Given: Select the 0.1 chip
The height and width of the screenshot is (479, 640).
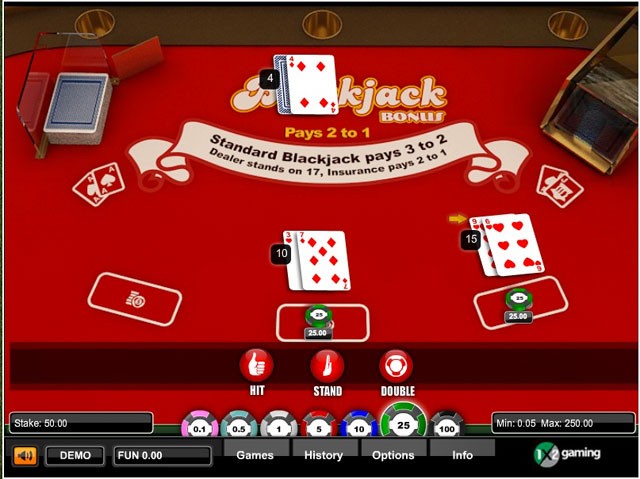Looking at the screenshot, I should 200,428.
